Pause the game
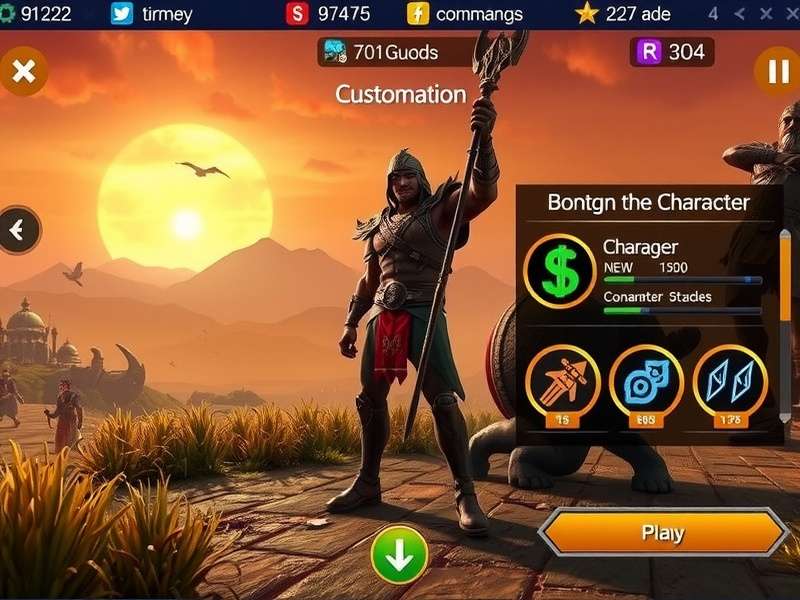 click(777, 72)
